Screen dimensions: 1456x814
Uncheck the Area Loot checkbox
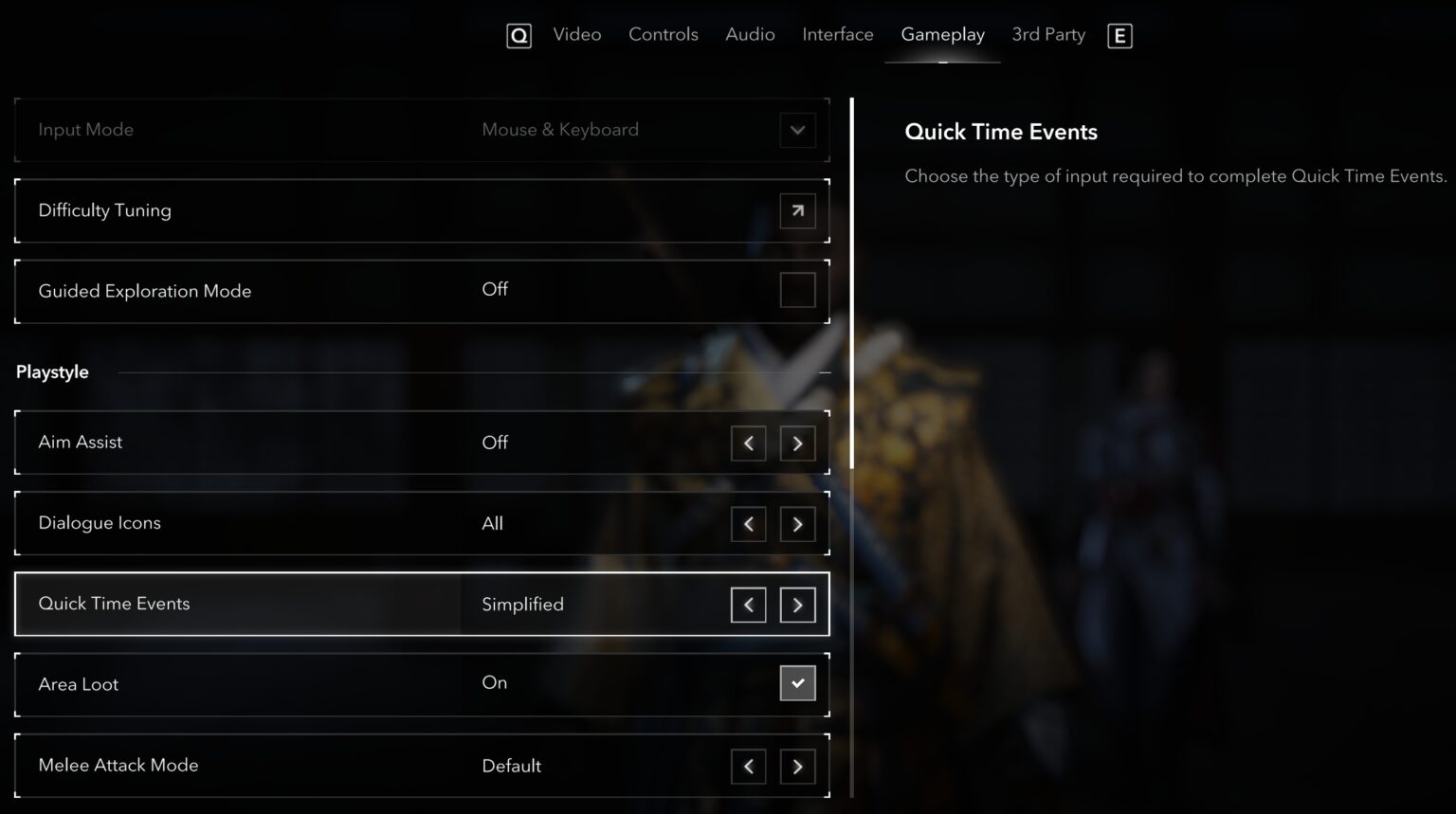coord(797,682)
